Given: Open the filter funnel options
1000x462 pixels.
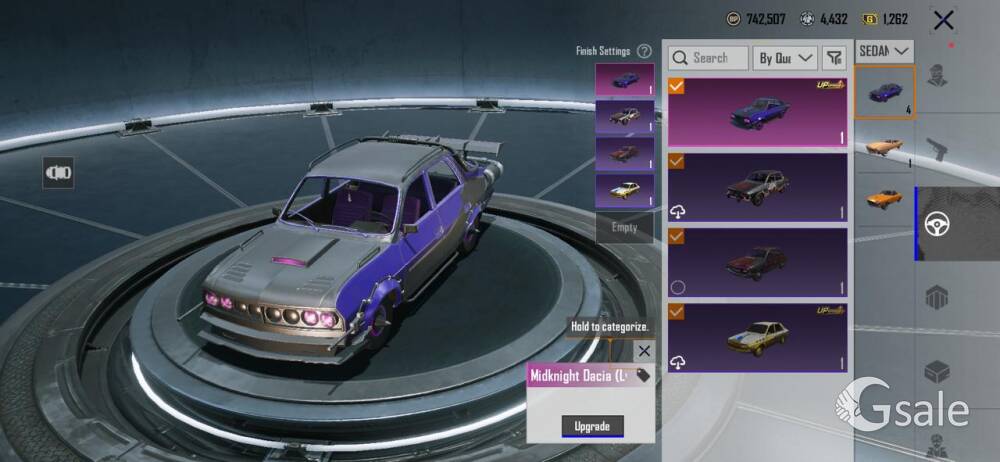Looking at the screenshot, I should click(x=835, y=58).
